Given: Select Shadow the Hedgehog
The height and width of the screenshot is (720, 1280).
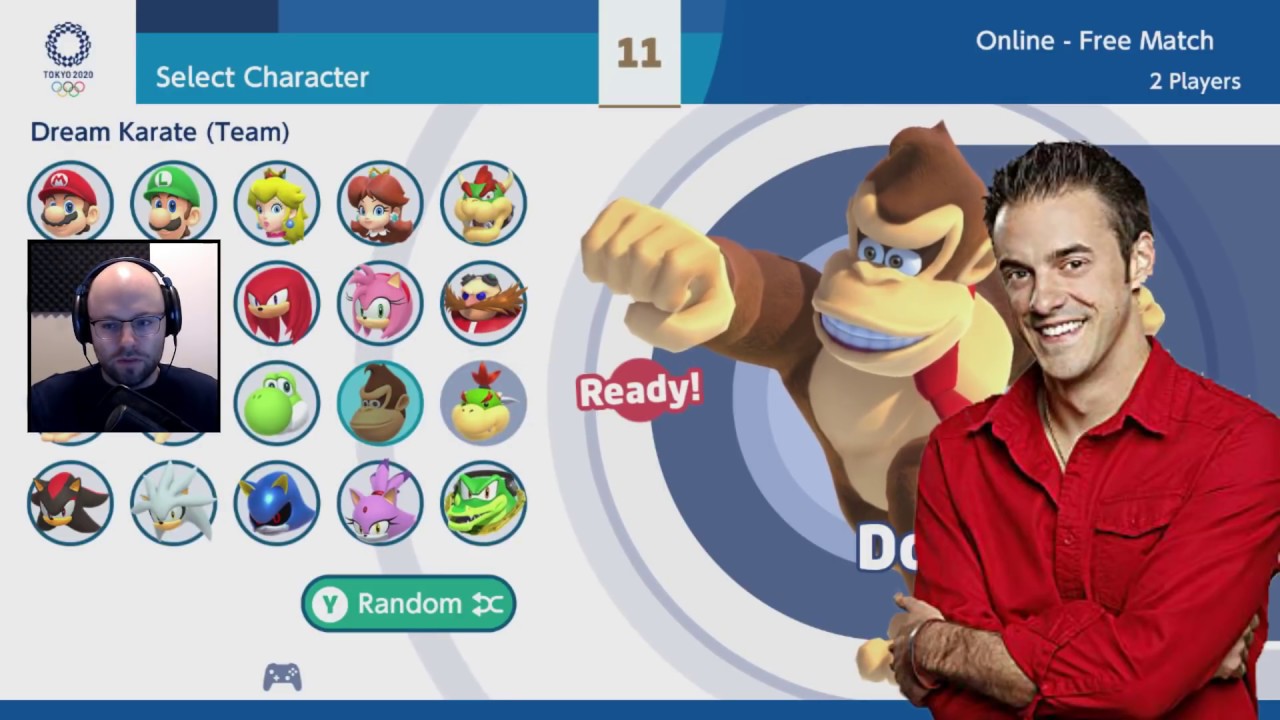Looking at the screenshot, I should point(70,503).
